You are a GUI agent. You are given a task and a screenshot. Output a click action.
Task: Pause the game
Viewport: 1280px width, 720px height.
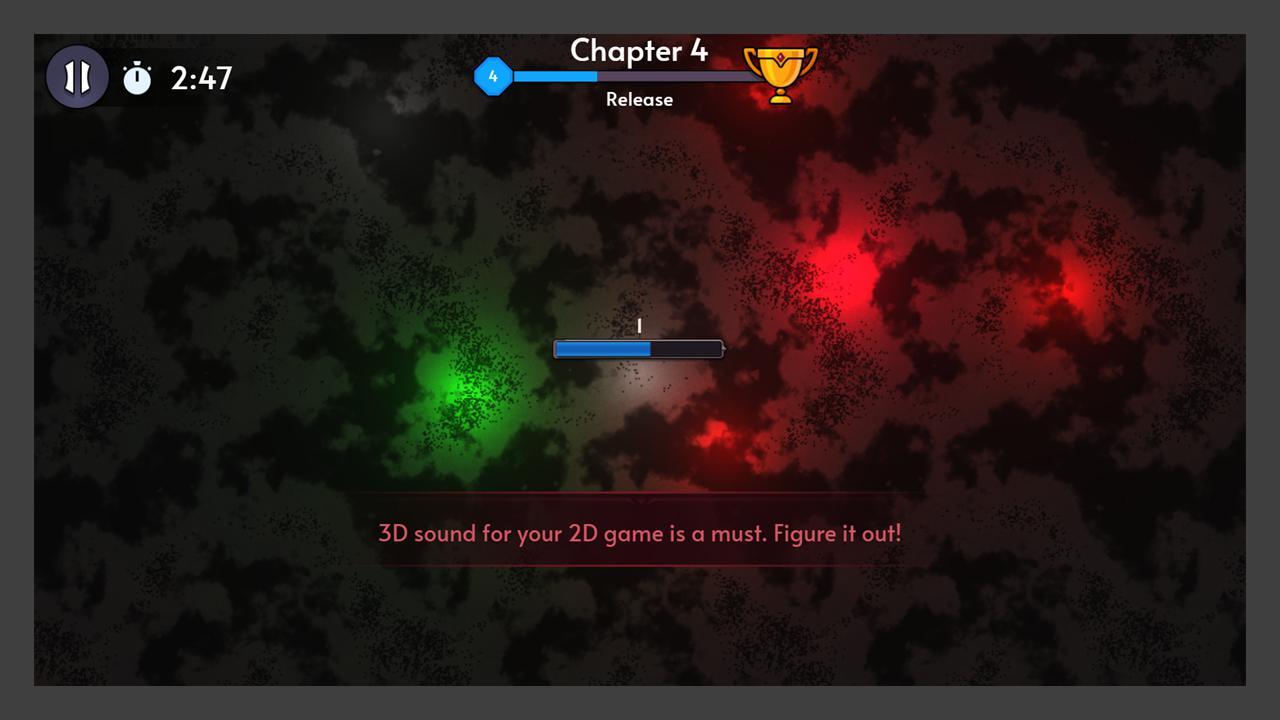pyautogui.click(x=77, y=74)
